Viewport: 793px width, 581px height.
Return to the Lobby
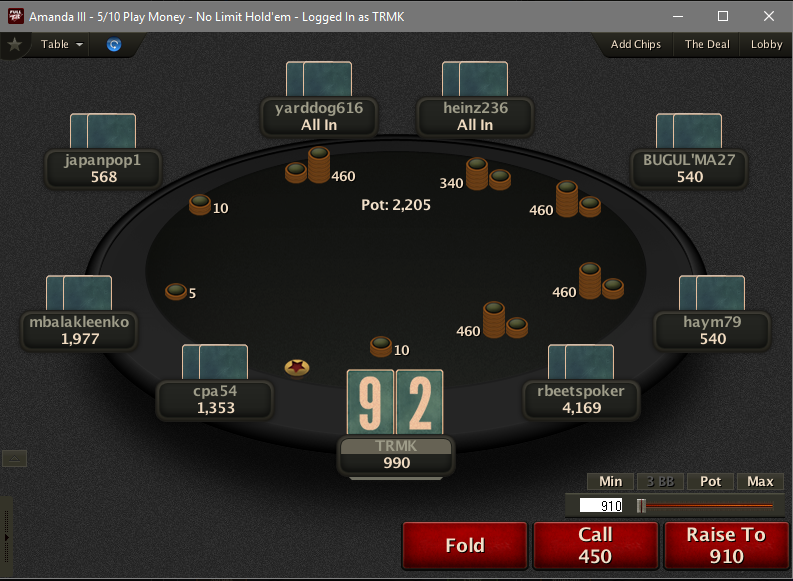767,44
